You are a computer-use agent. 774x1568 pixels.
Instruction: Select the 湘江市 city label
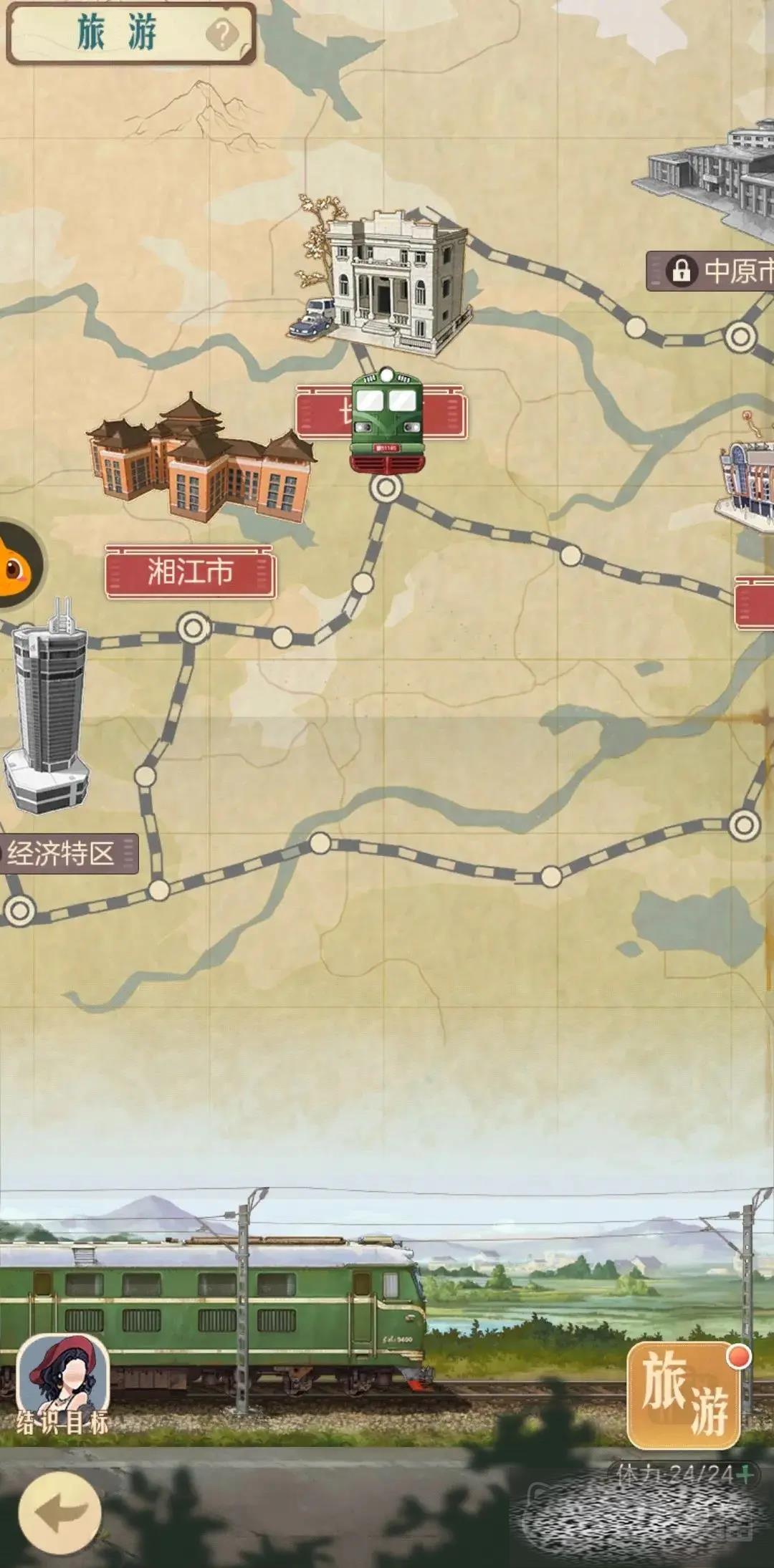click(x=190, y=572)
